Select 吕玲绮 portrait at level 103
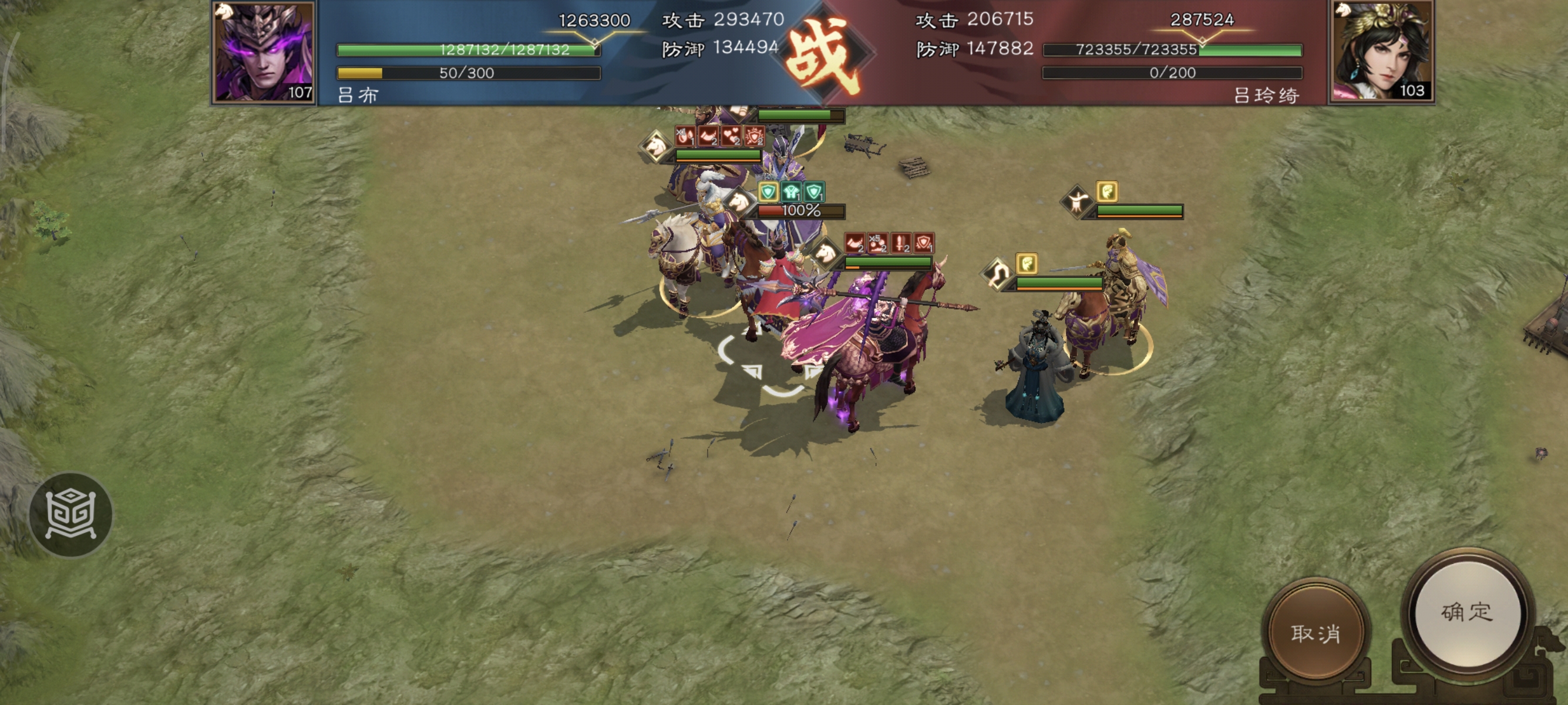 tap(1381, 52)
